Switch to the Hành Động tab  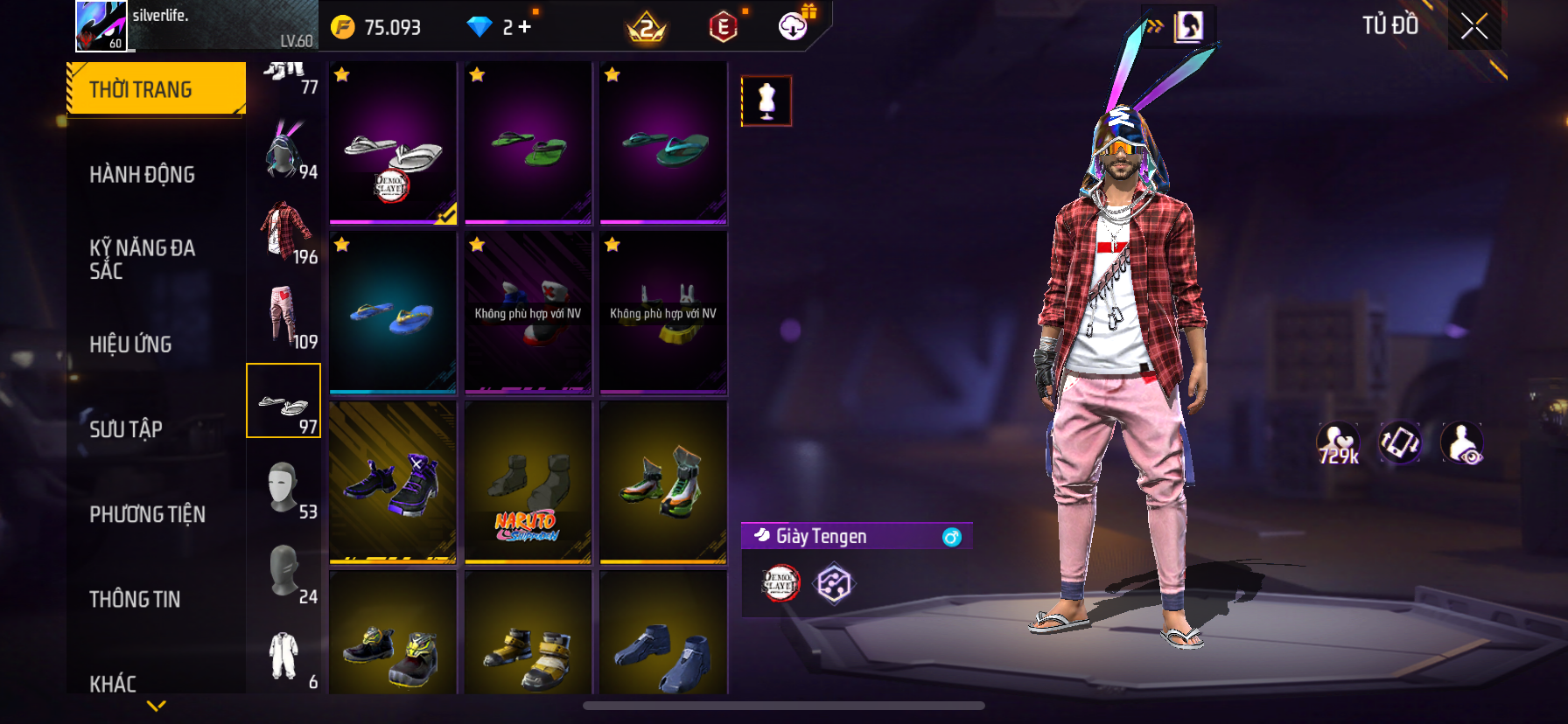tap(142, 174)
